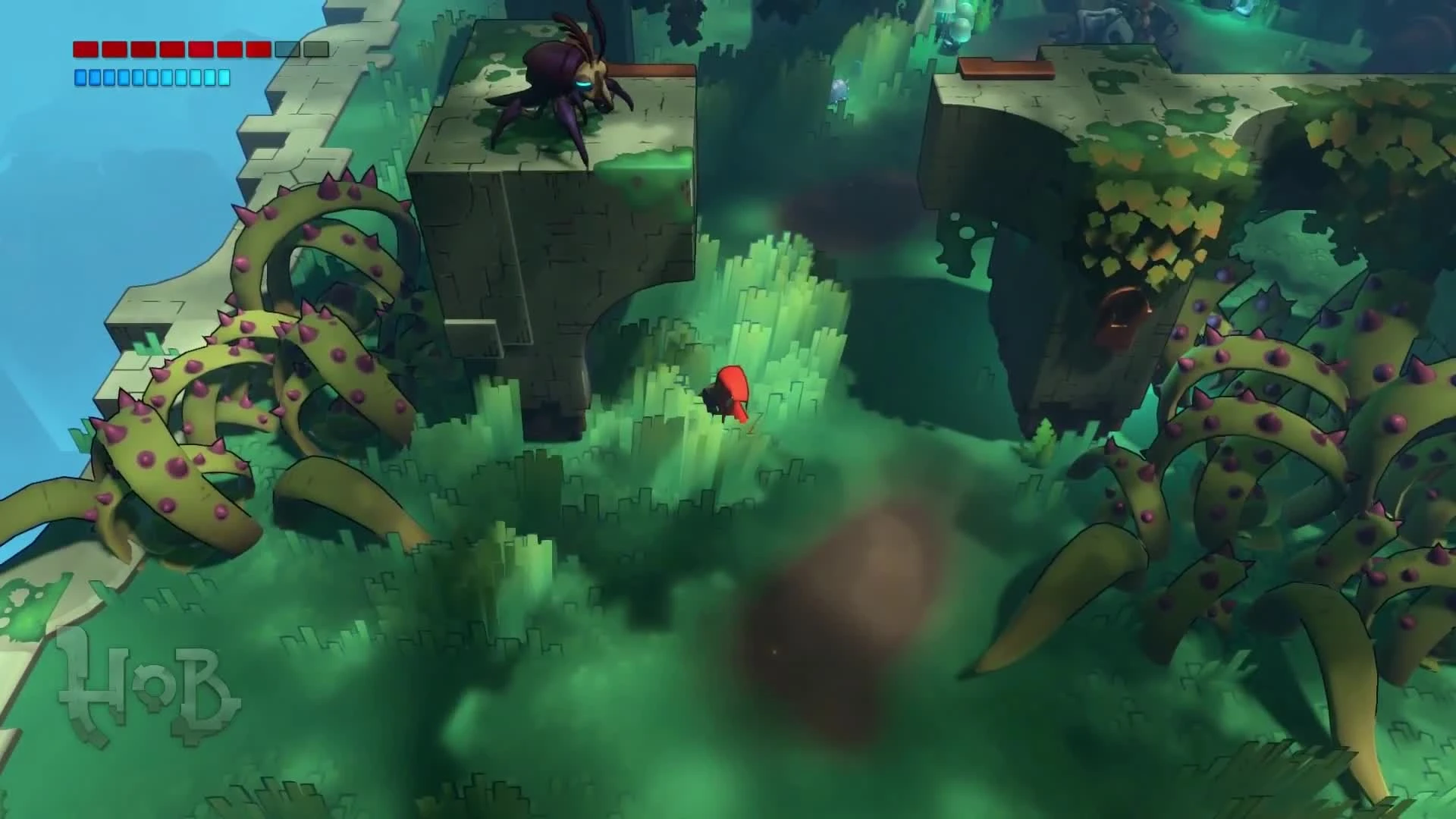Click the grey depleted health segment

click(x=287, y=49)
